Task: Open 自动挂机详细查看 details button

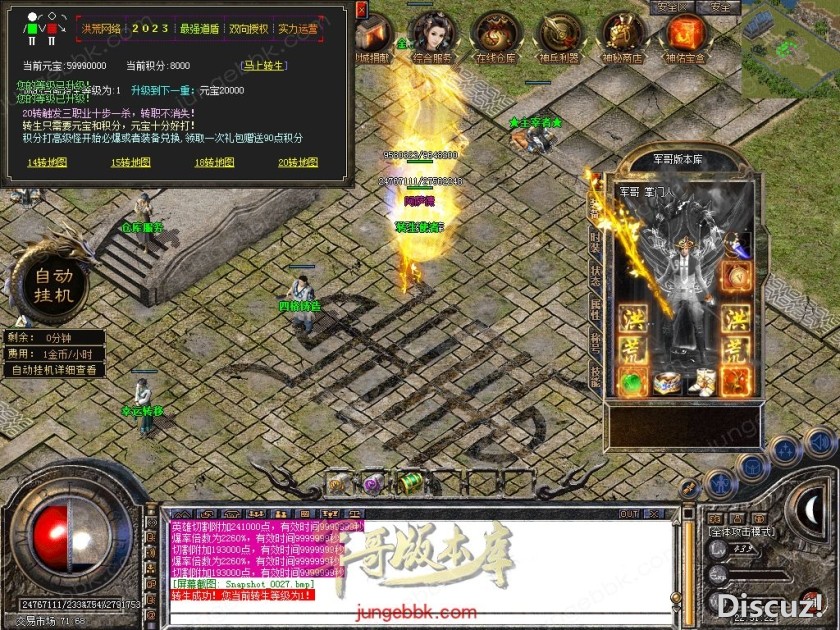Action: click(x=55, y=370)
